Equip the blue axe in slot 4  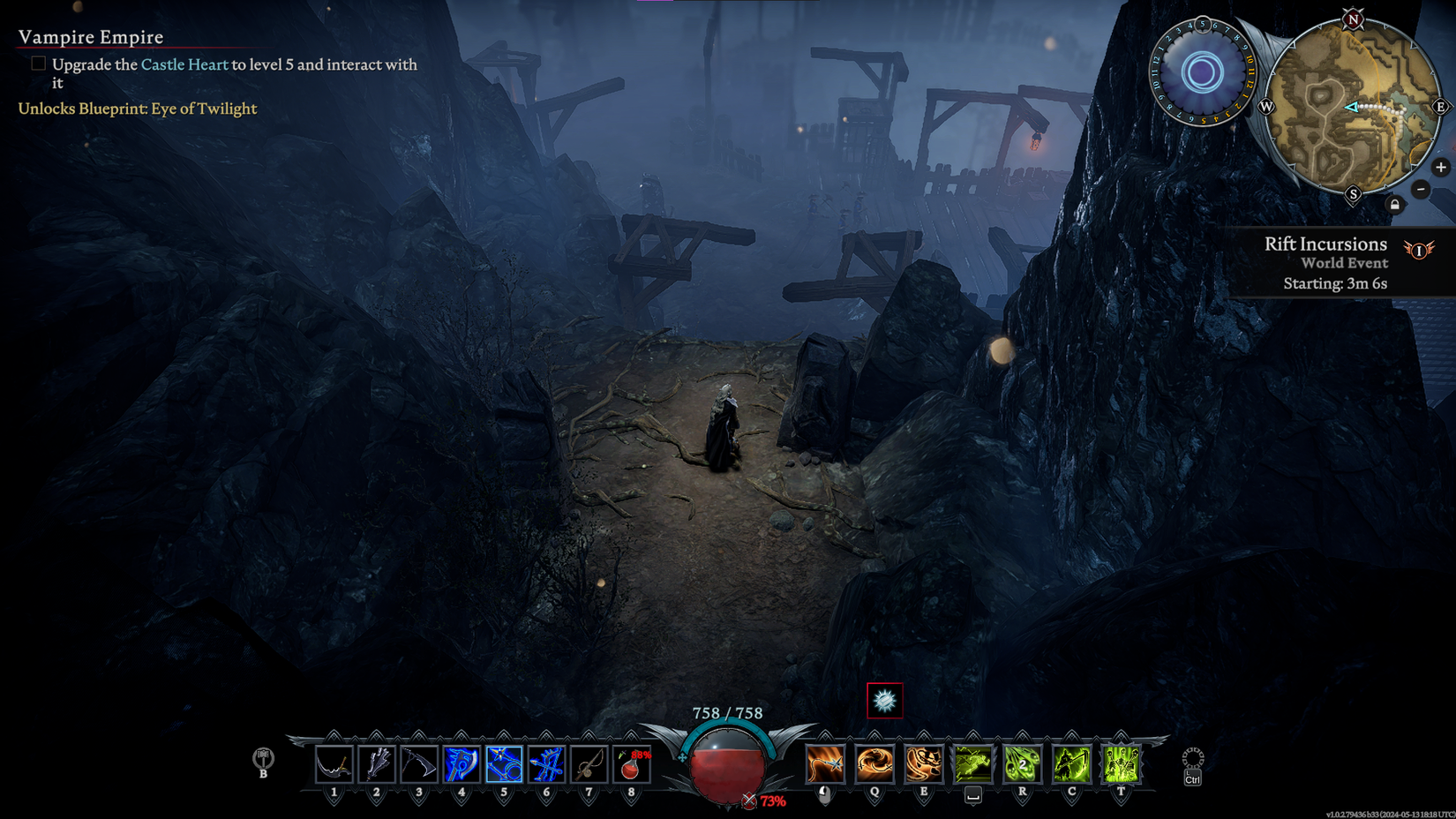click(460, 764)
